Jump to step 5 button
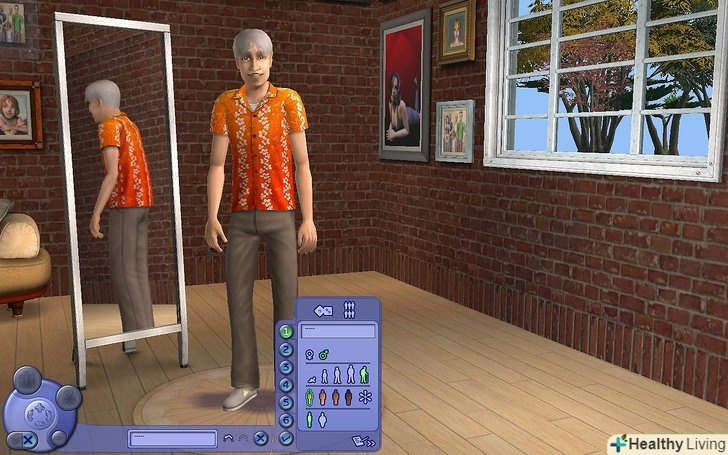This screenshot has height=455, width=728. click(286, 403)
